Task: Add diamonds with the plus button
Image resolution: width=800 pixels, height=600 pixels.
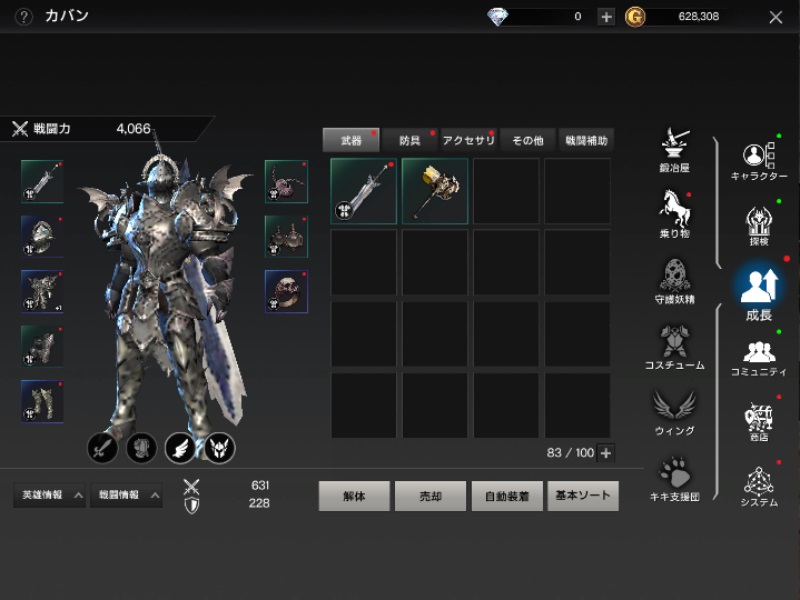Action: click(606, 17)
